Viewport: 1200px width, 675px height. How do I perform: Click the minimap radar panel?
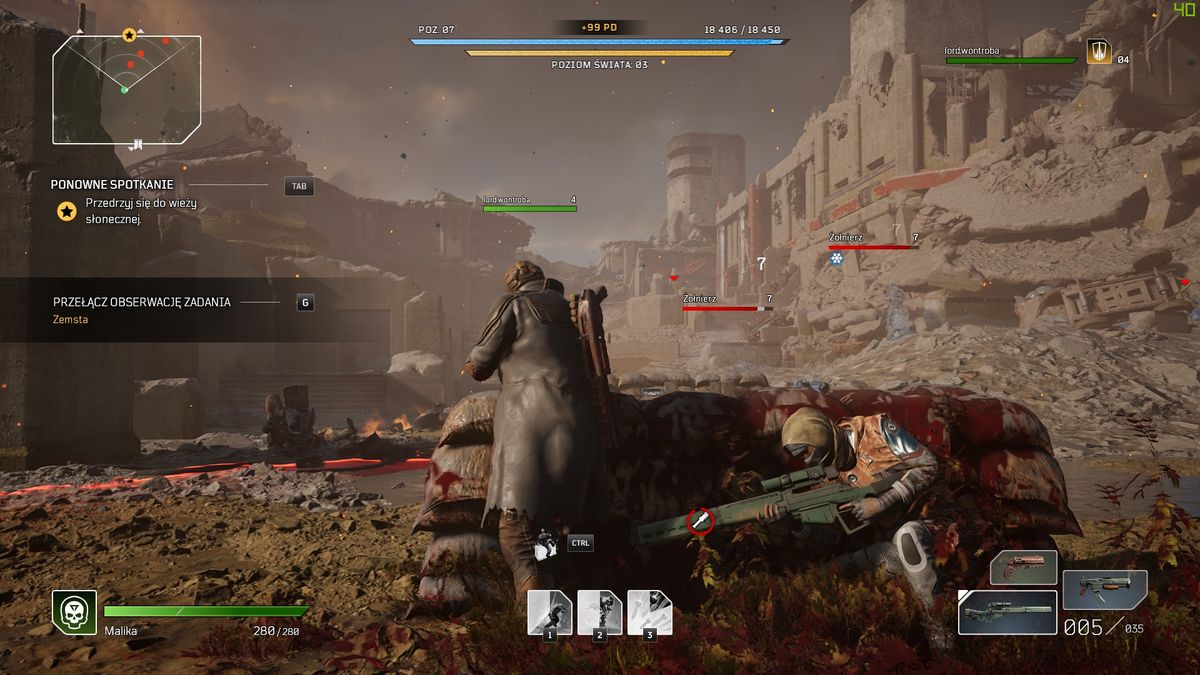coord(127,90)
